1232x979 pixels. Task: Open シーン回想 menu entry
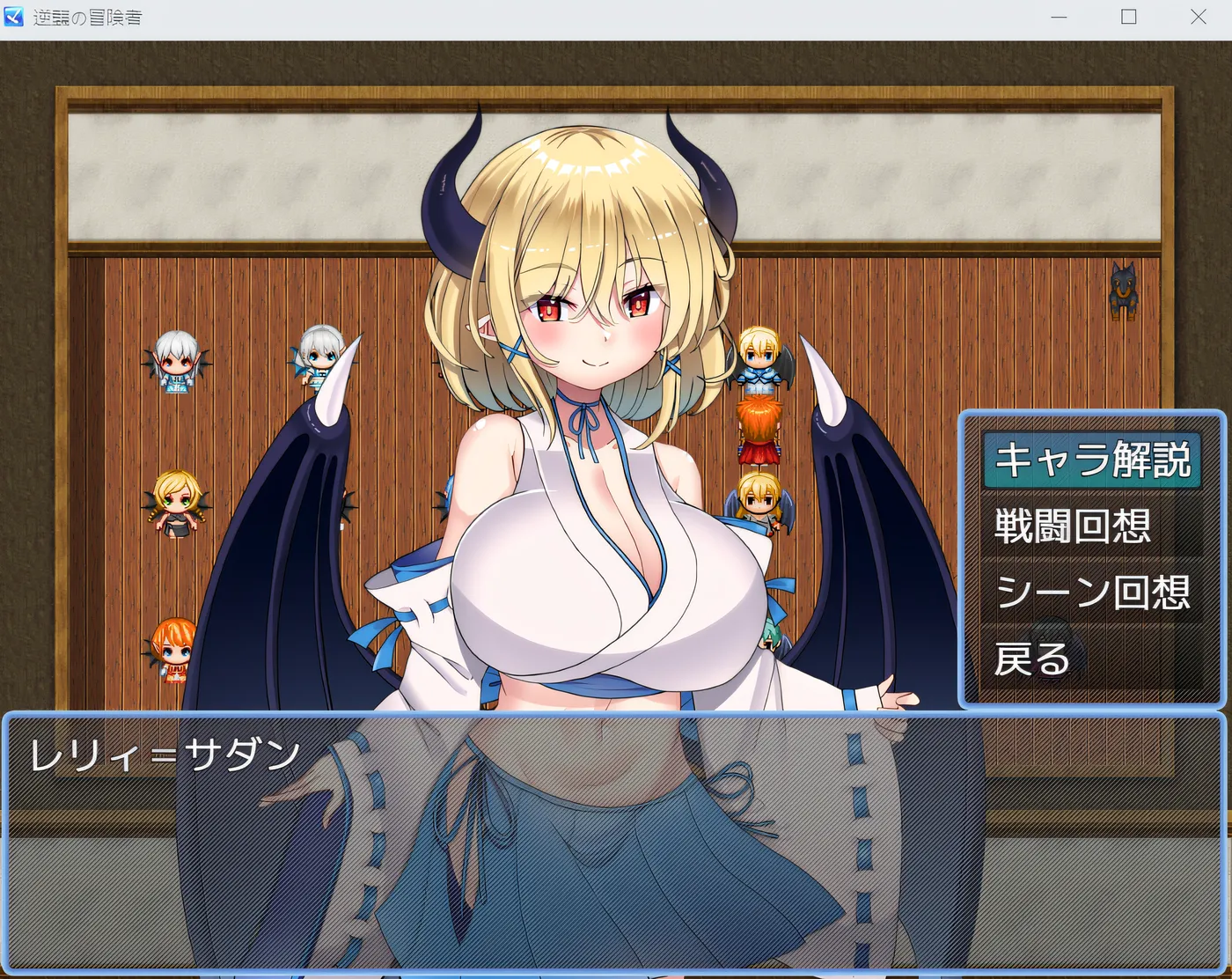click(x=1092, y=593)
